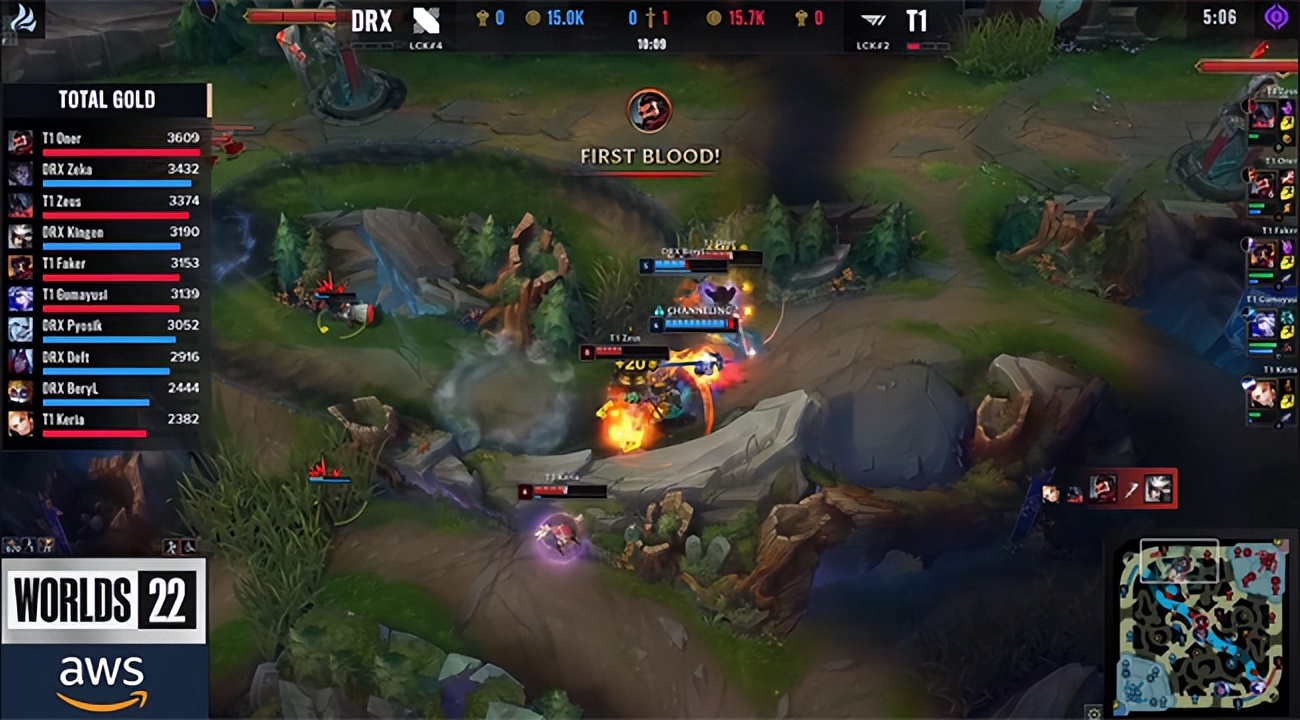The width and height of the screenshot is (1300, 720).
Task: Click Akali's portrait in the First Blood banner
Action: 648,110
